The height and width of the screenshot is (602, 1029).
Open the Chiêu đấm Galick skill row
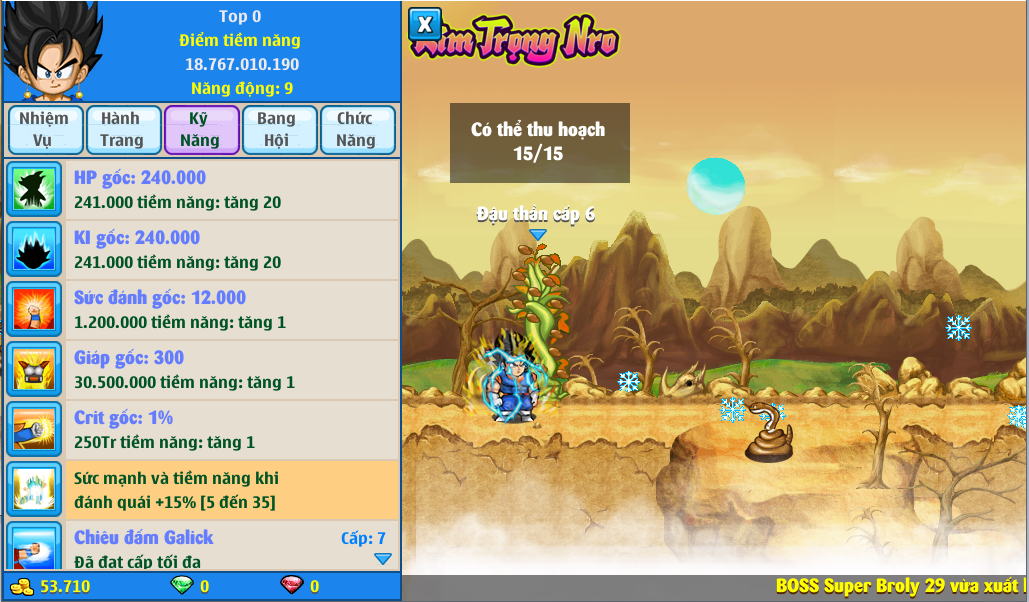pyautogui.click(x=230, y=546)
